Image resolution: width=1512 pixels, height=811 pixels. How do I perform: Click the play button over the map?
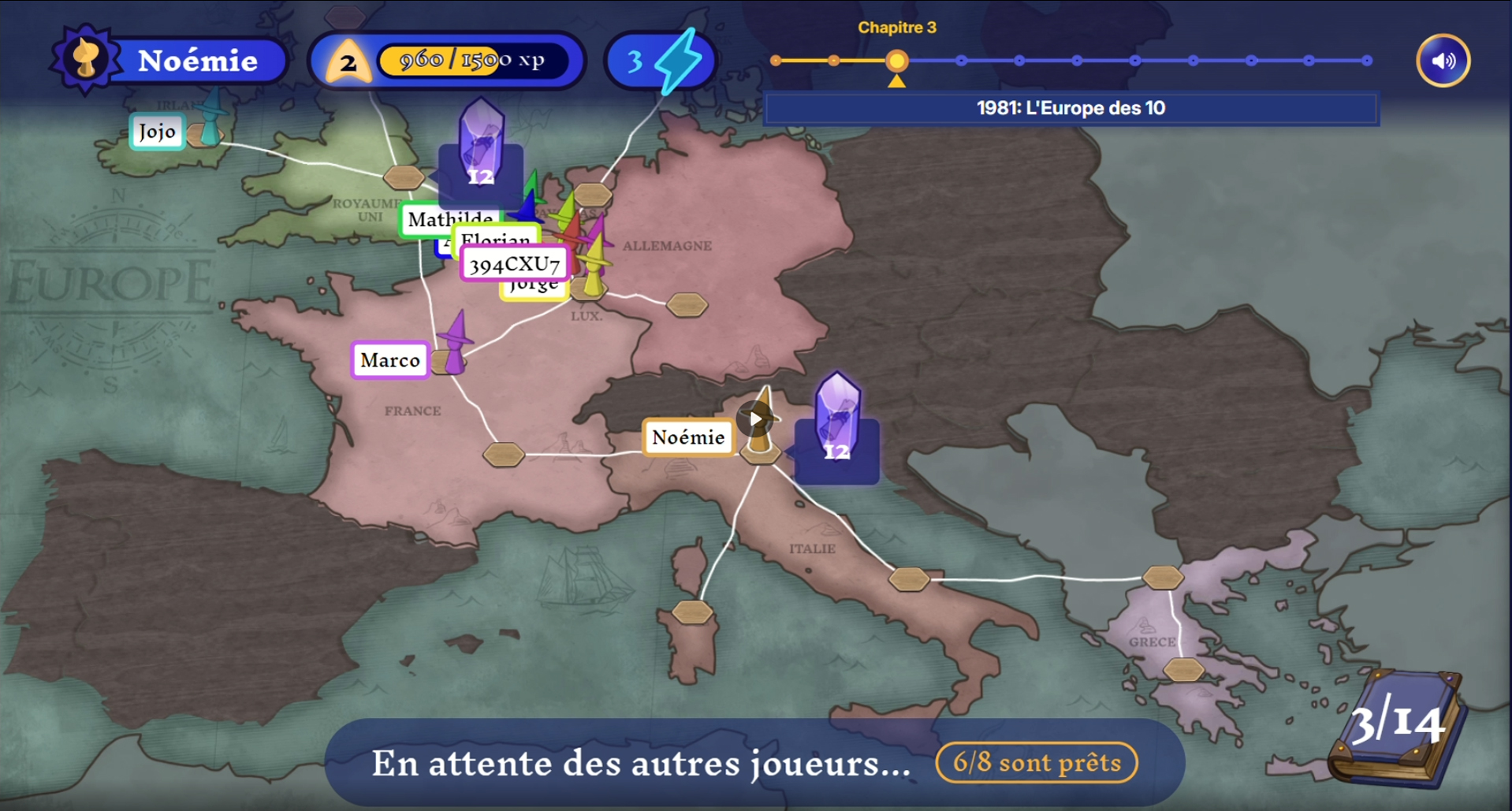(x=755, y=419)
